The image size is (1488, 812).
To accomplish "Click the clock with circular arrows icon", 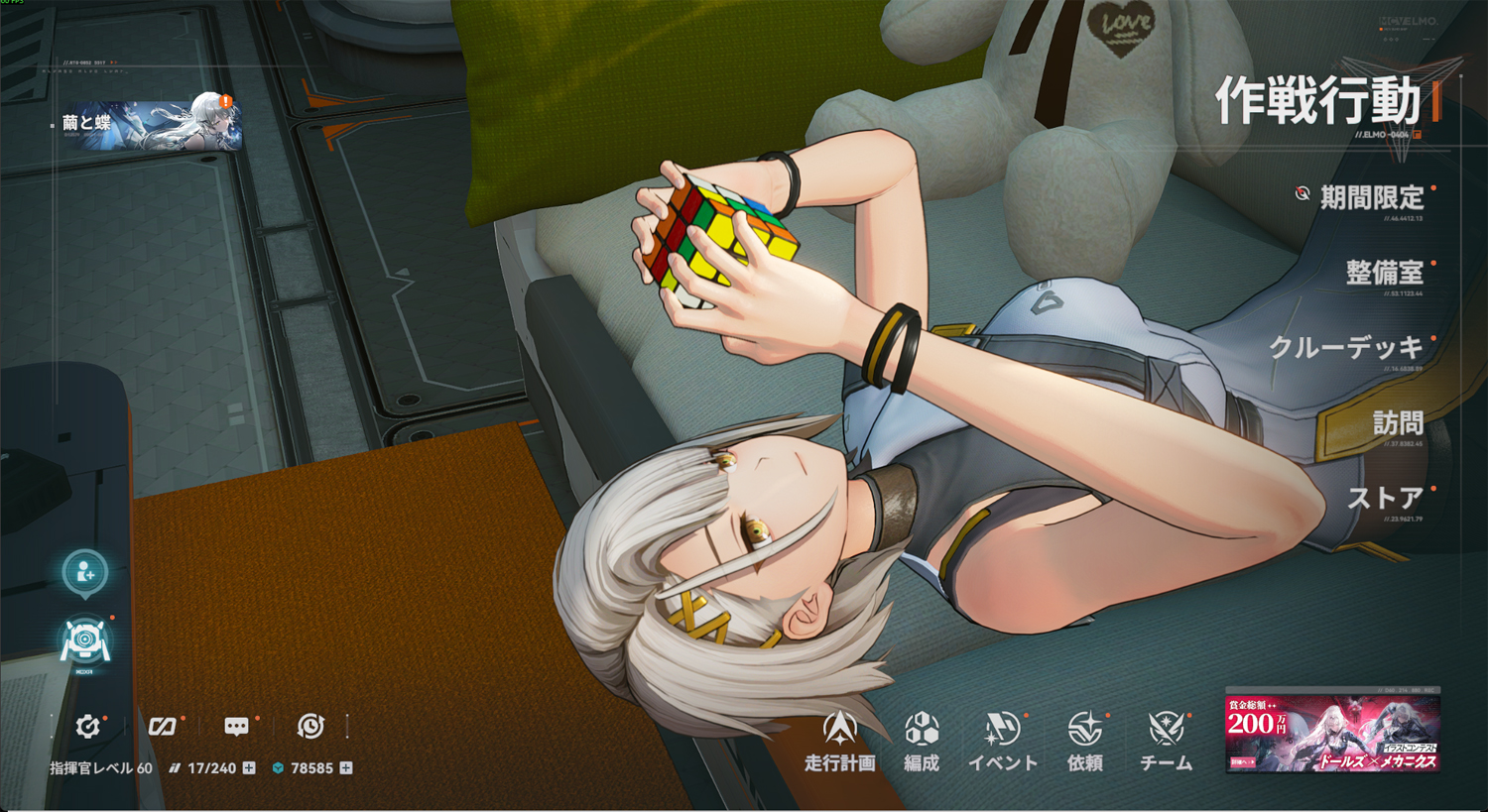I will tap(310, 727).
